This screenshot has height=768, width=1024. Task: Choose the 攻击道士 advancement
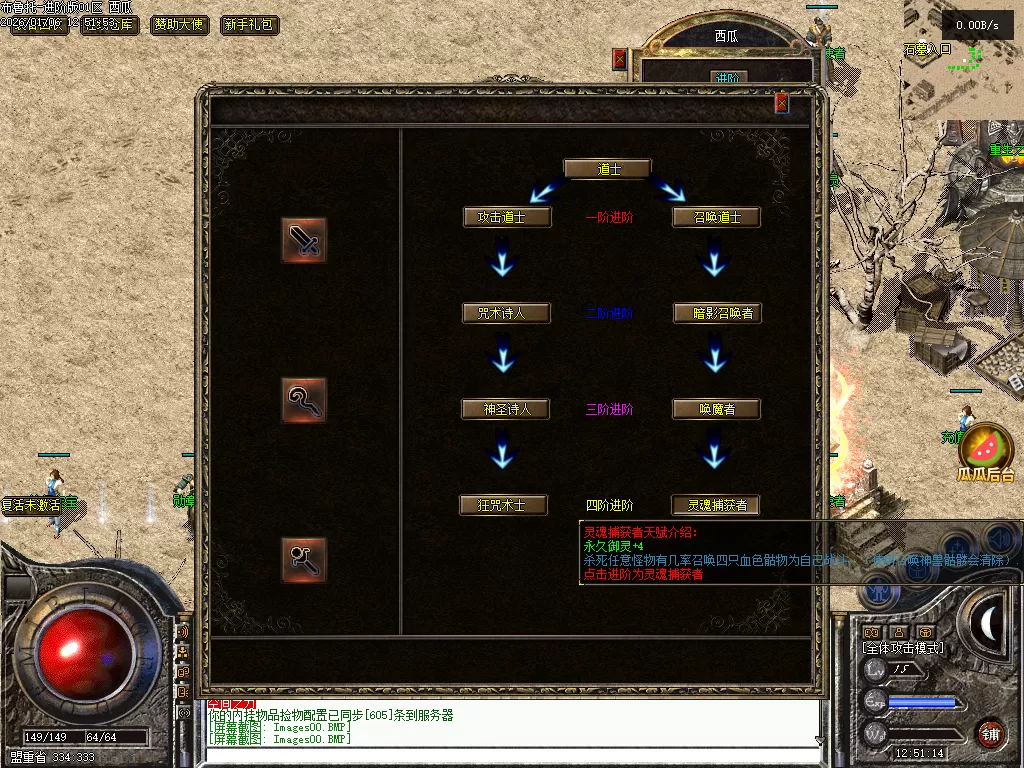coord(507,217)
